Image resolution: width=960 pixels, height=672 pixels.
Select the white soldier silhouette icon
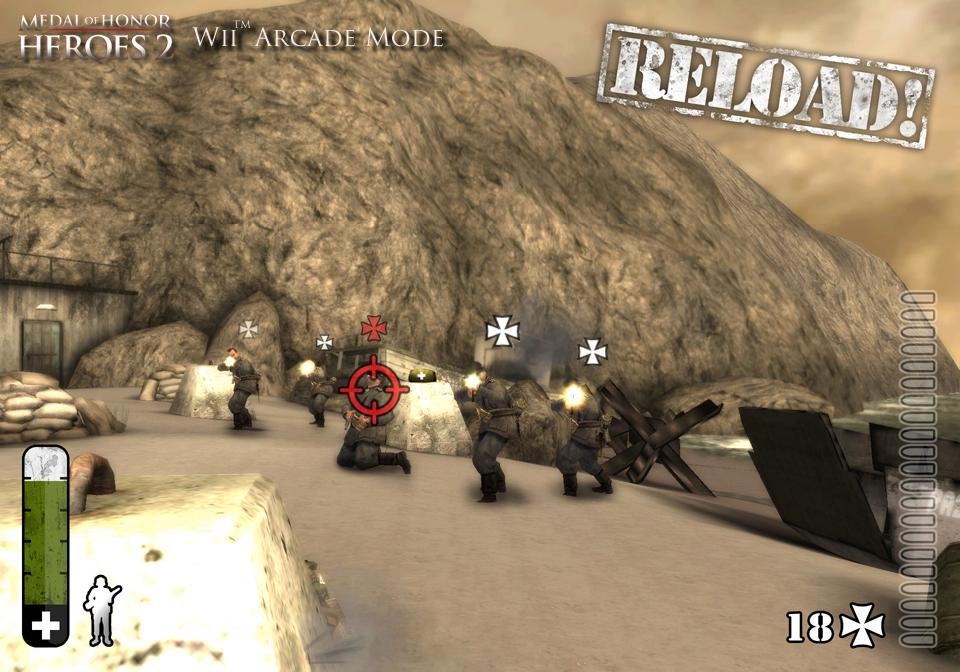101,608
